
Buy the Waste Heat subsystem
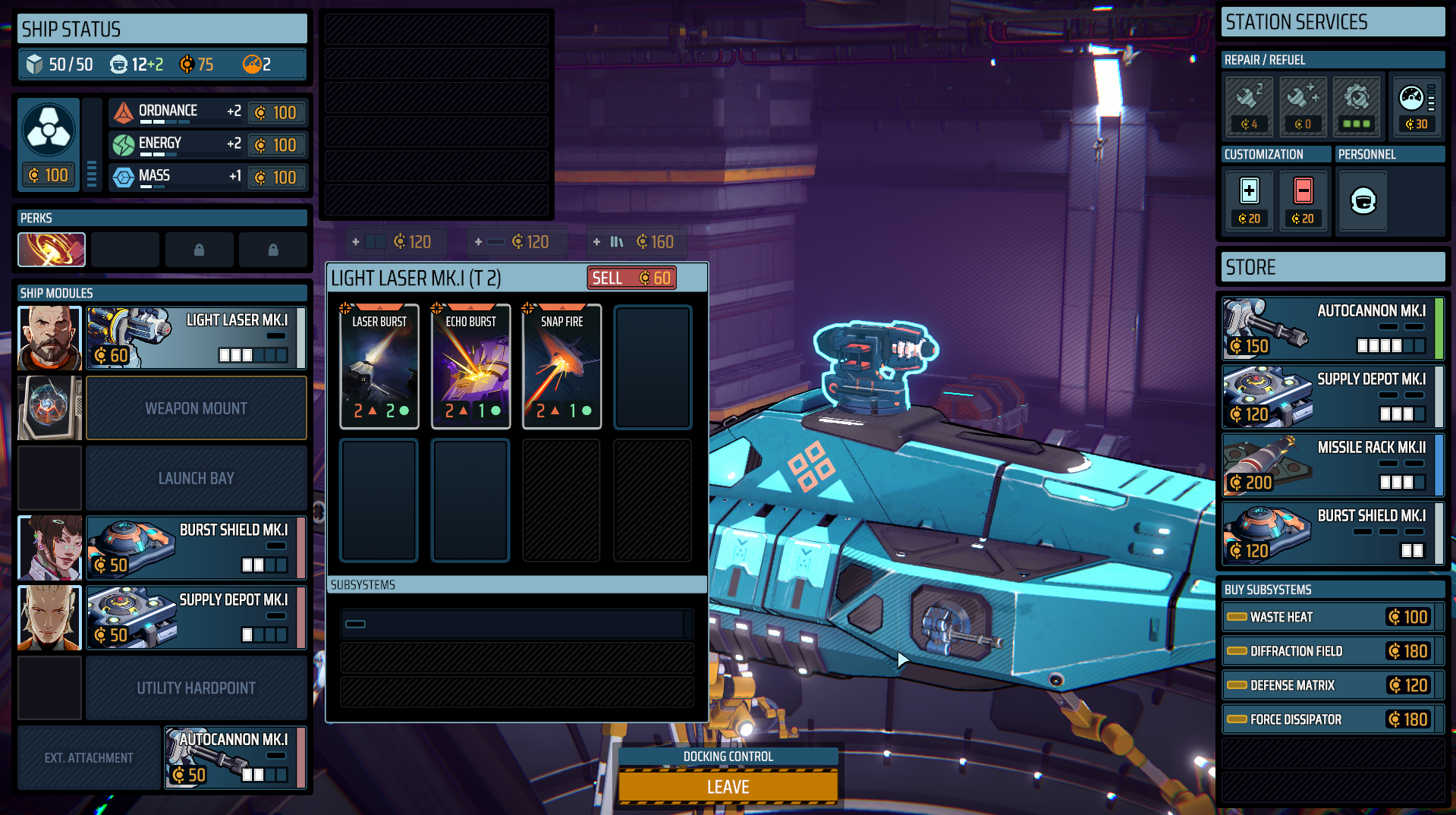[1332, 617]
